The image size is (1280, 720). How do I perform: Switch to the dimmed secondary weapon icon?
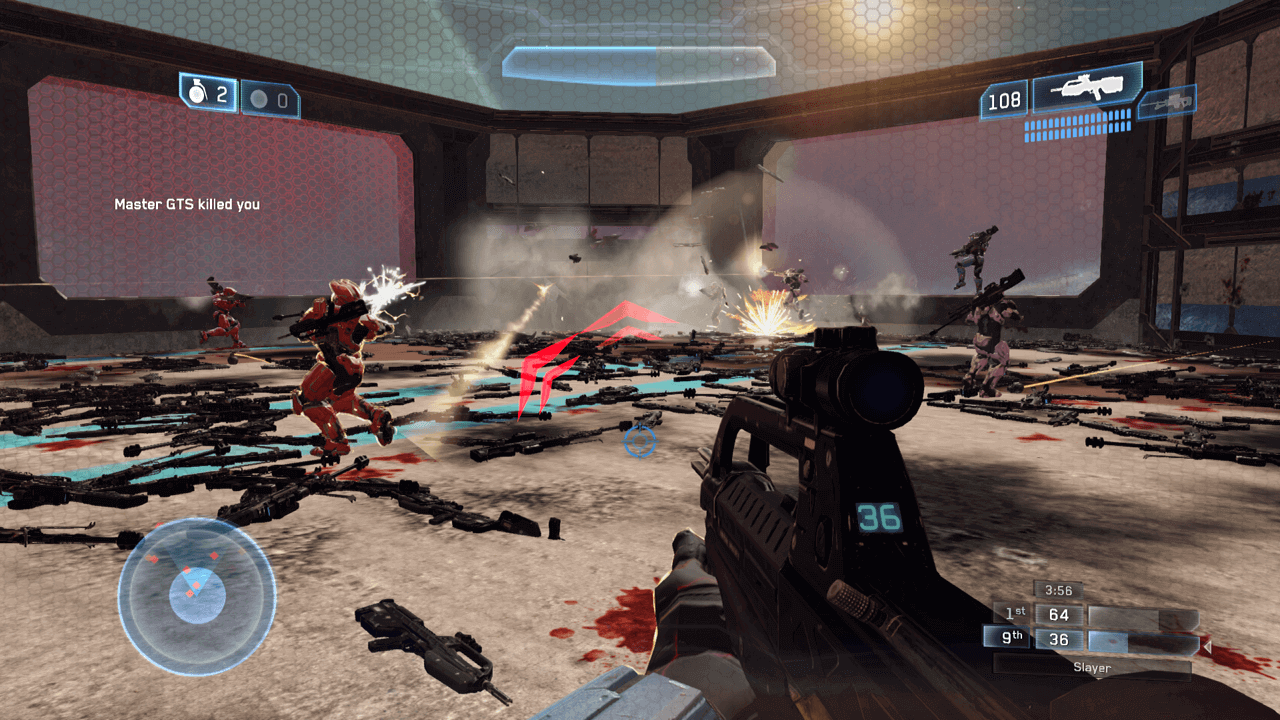click(x=1166, y=102)
